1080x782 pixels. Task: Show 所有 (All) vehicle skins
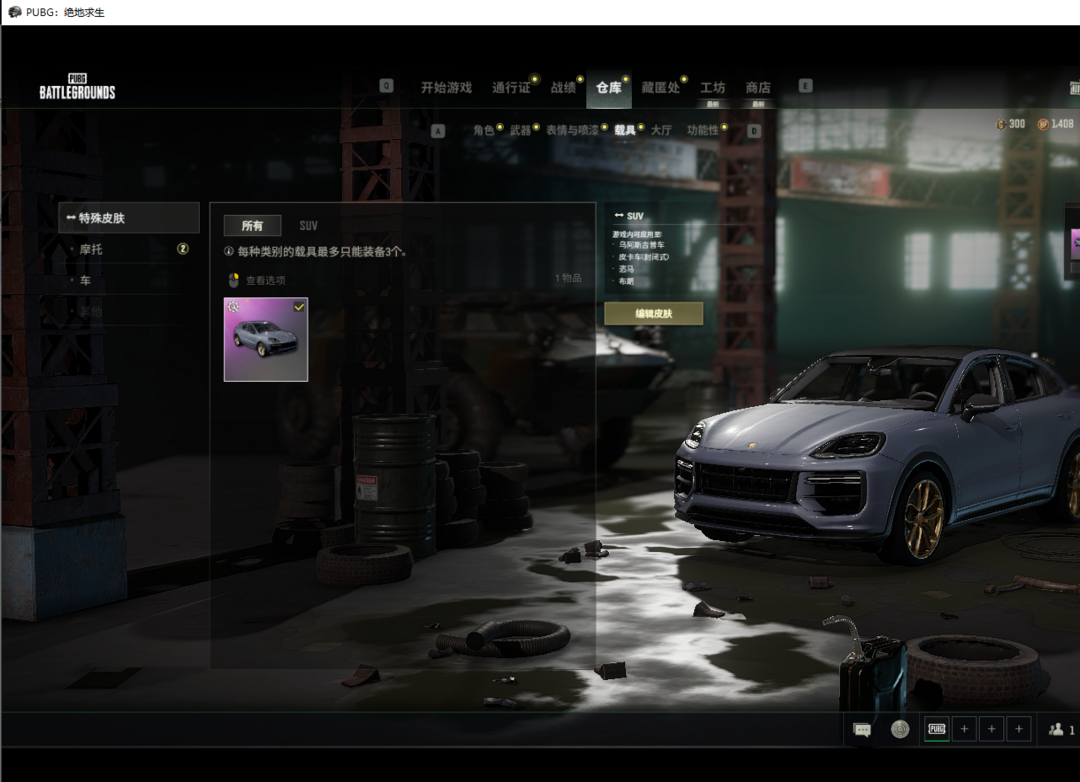252,226
